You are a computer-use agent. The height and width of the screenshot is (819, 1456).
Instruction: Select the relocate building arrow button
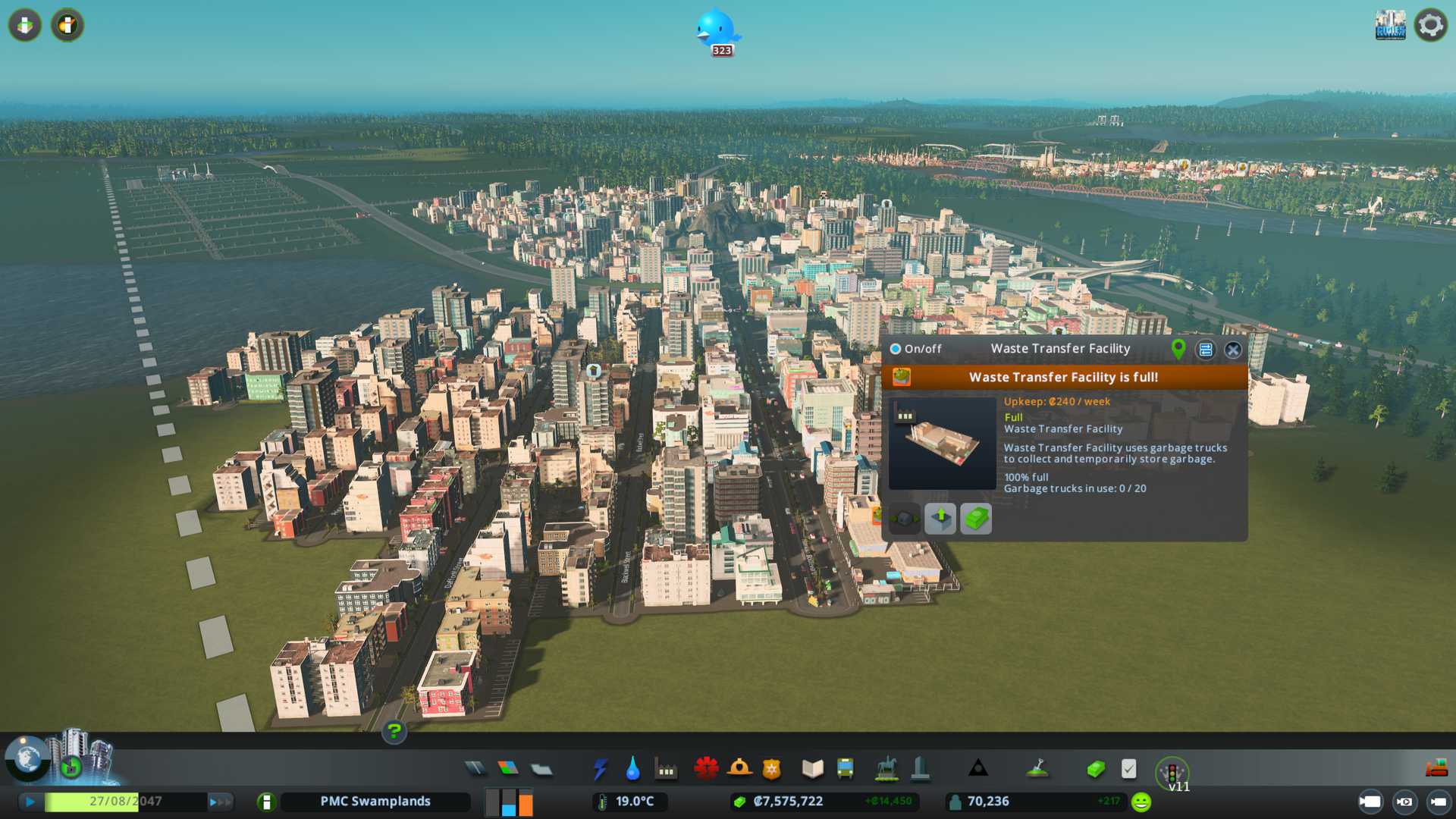point(940,519)
